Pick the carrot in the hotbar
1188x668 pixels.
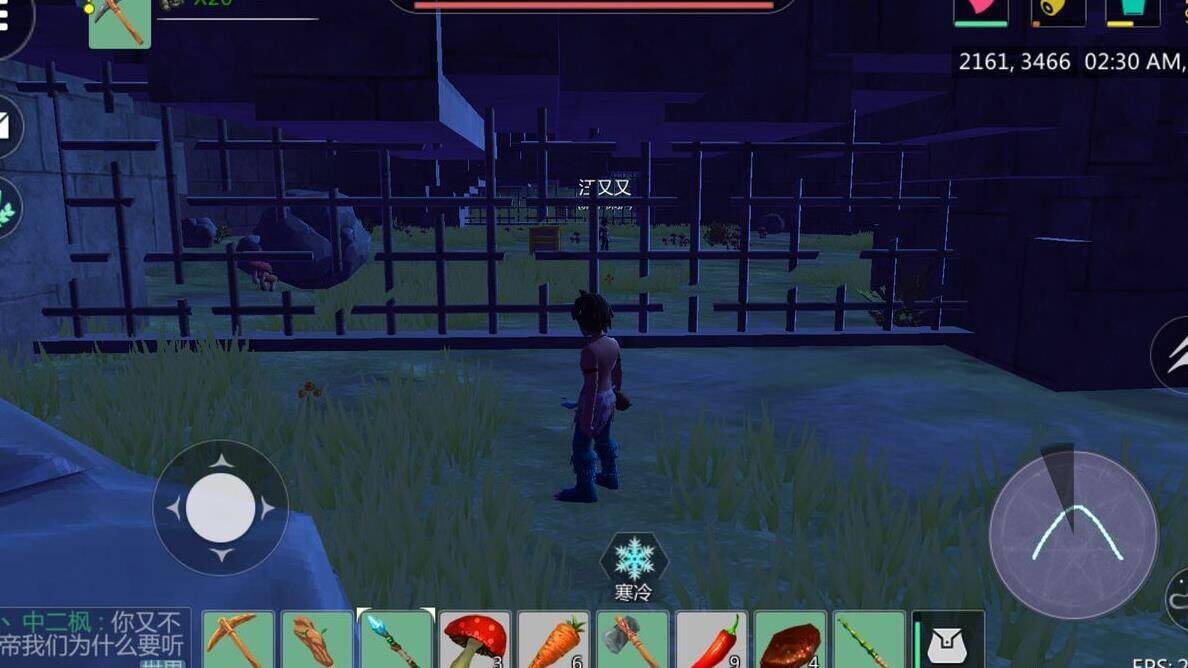pos(553,640)
